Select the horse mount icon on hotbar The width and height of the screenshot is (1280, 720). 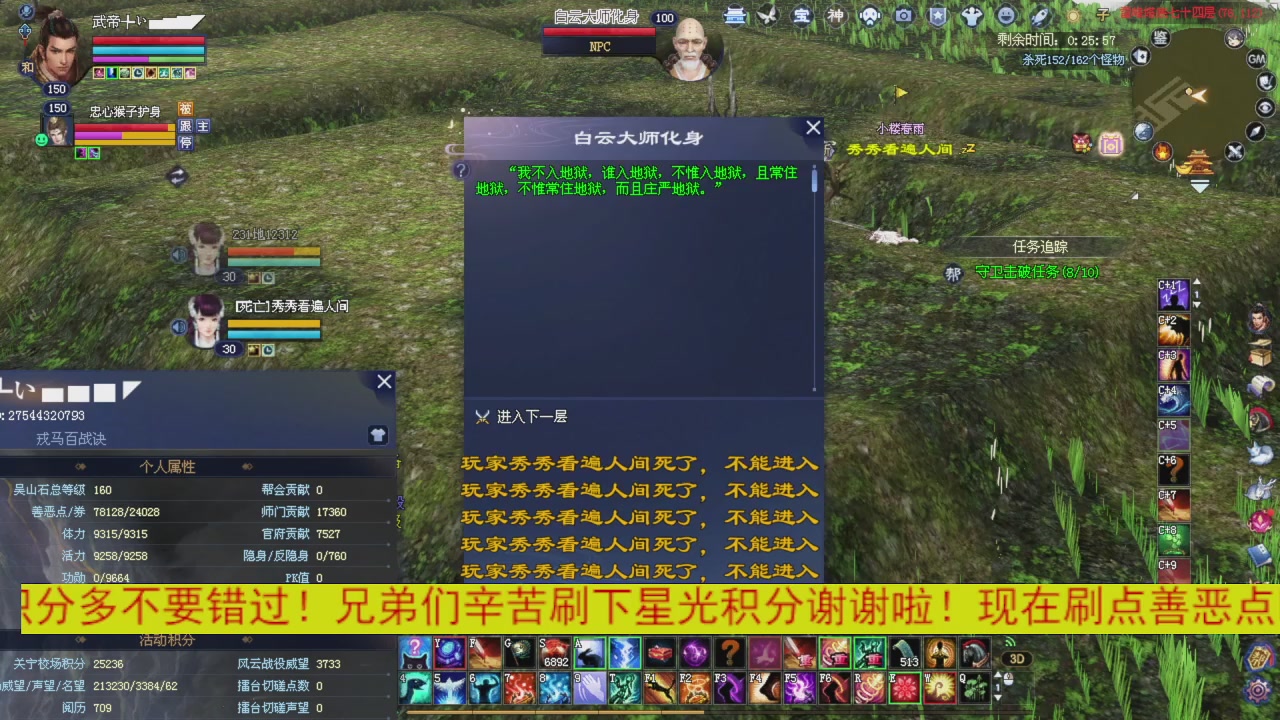pos(974,651)
